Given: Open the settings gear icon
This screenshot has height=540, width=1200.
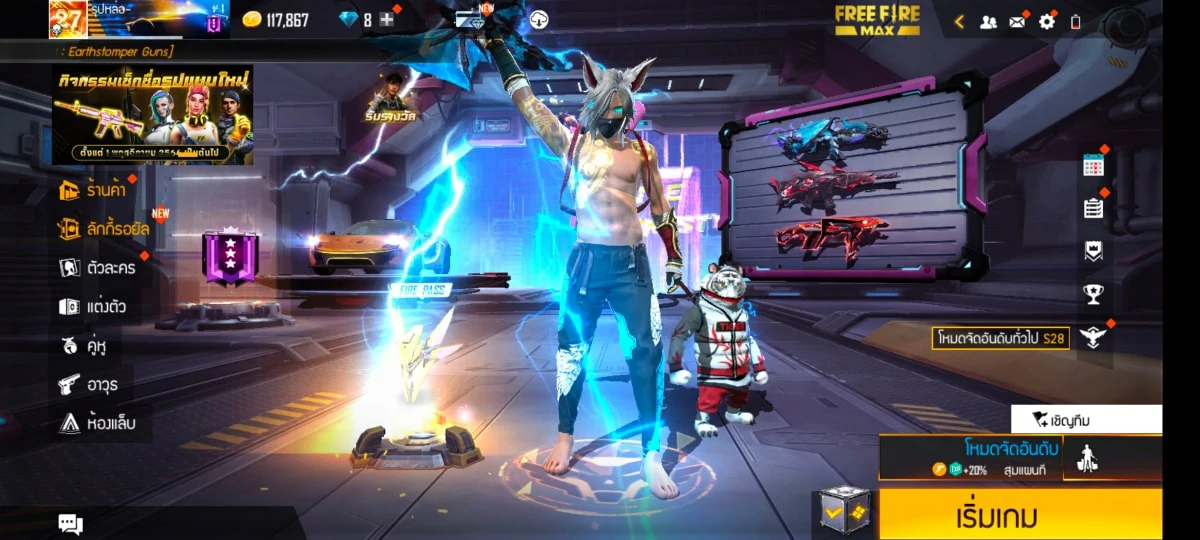Looking at the screenshot, I should click(1047, 21).
